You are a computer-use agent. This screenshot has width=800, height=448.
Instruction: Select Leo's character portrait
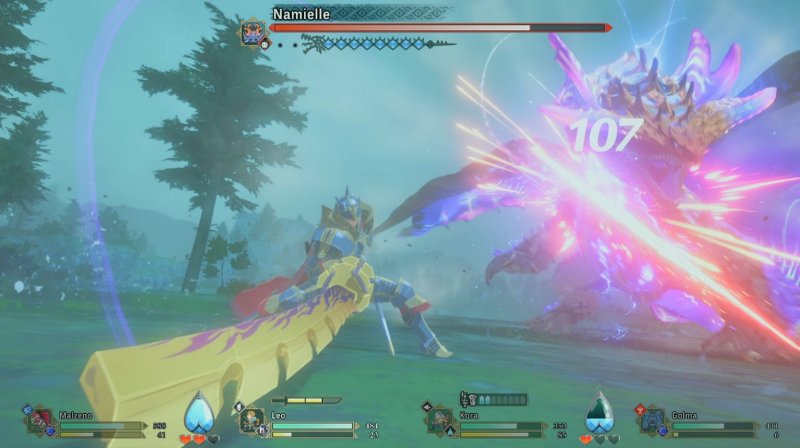point(251,421)
